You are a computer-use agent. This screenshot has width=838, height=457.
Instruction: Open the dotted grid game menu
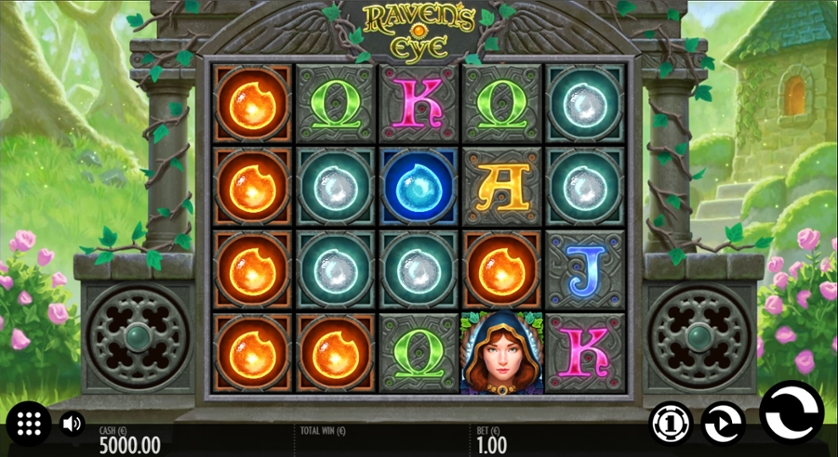pos(29,424)
